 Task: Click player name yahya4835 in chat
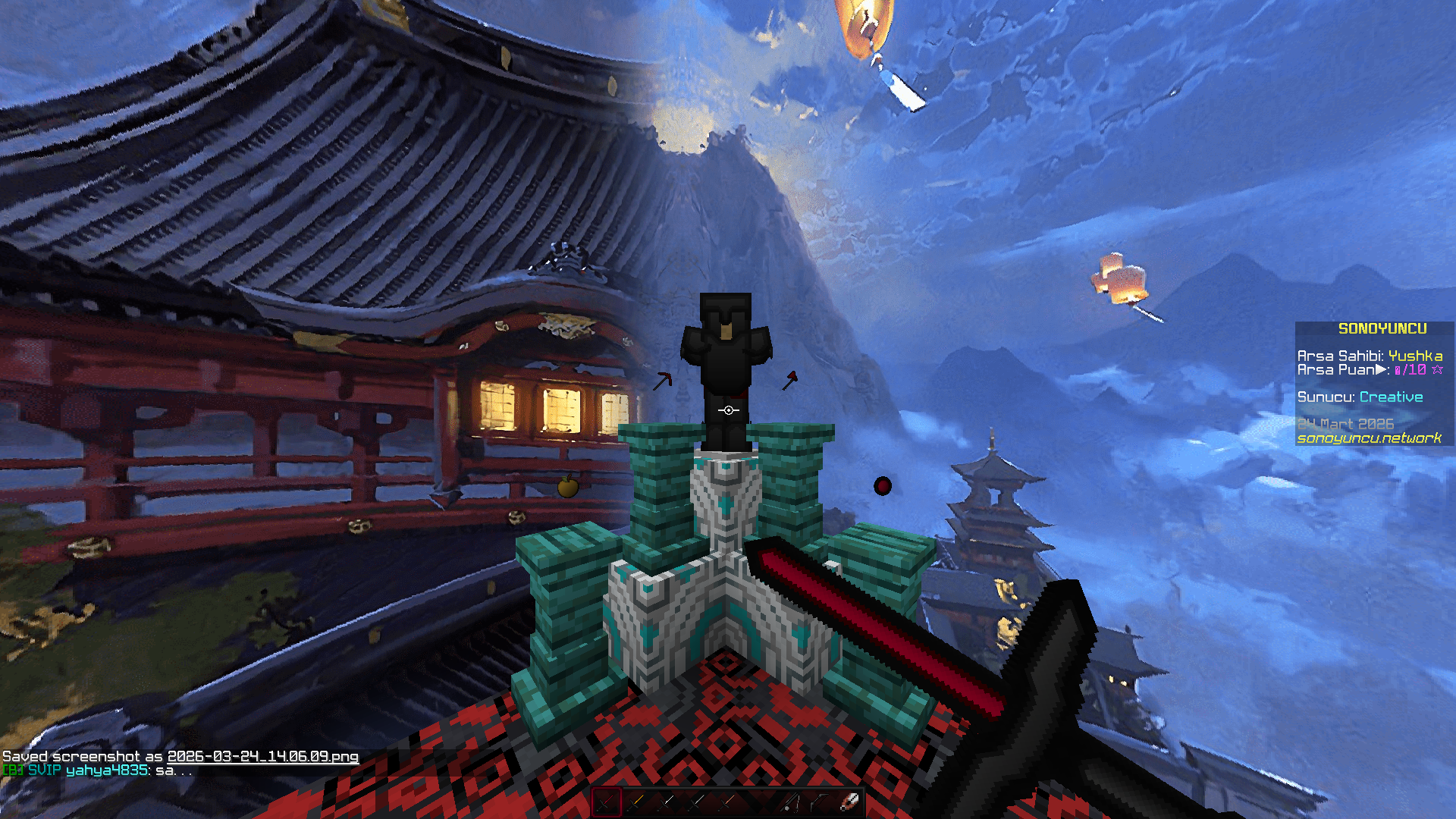[x=107, y=770]
